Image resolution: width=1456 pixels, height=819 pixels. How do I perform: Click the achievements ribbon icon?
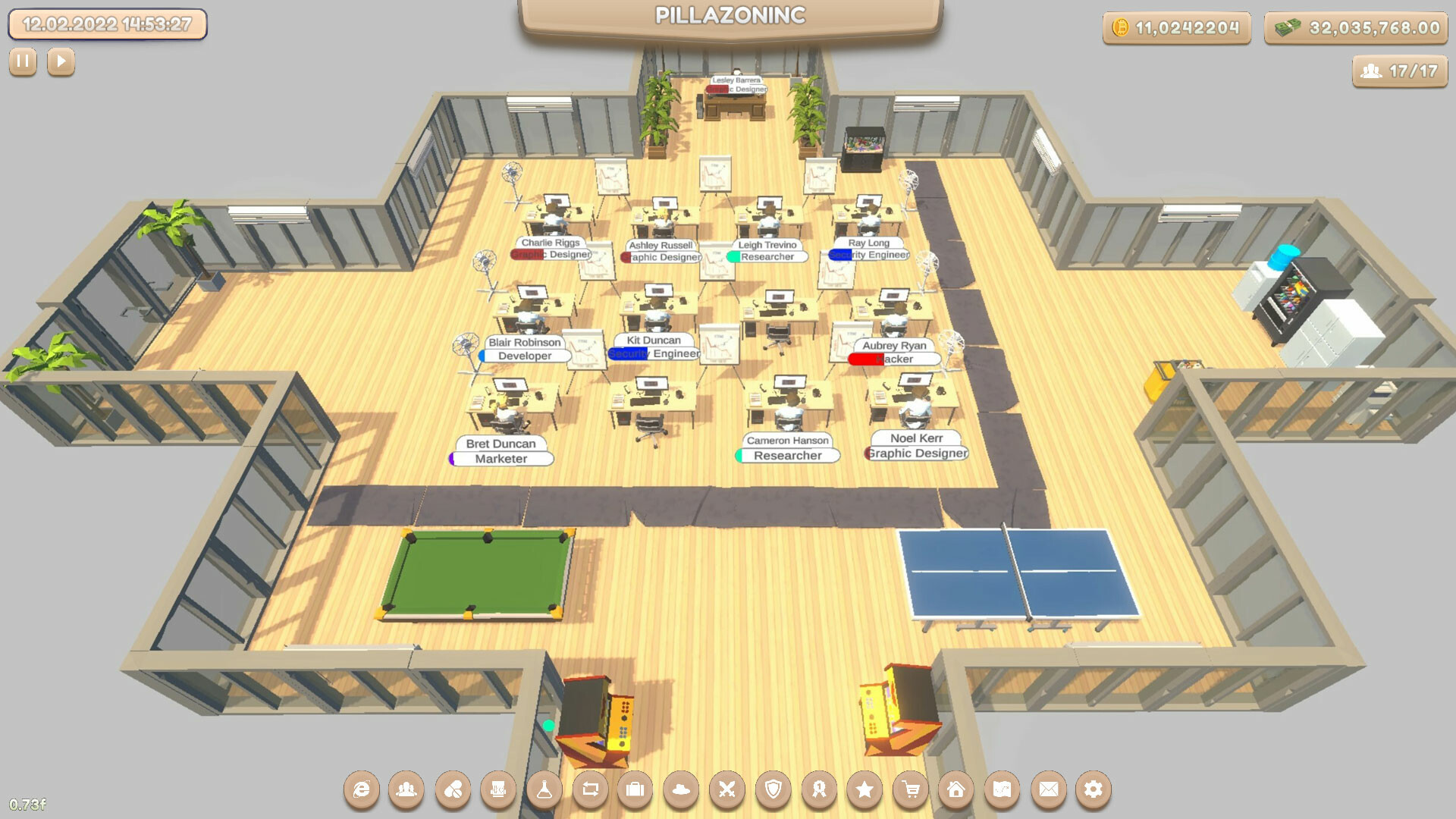coord(817,789)
